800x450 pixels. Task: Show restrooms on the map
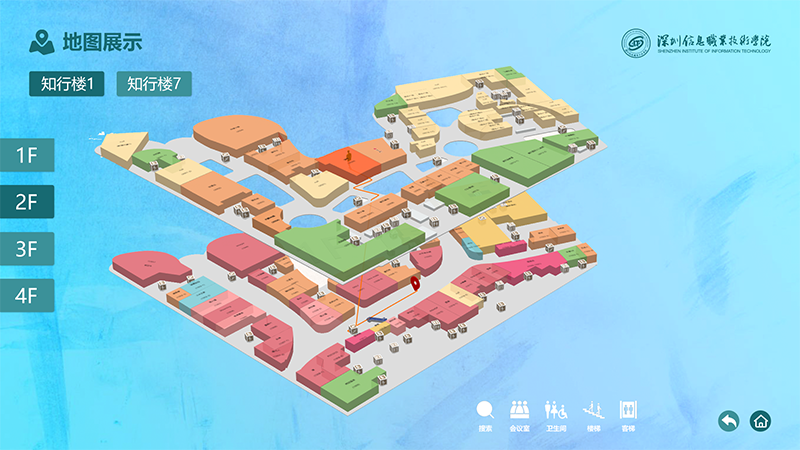pos(556,413)
